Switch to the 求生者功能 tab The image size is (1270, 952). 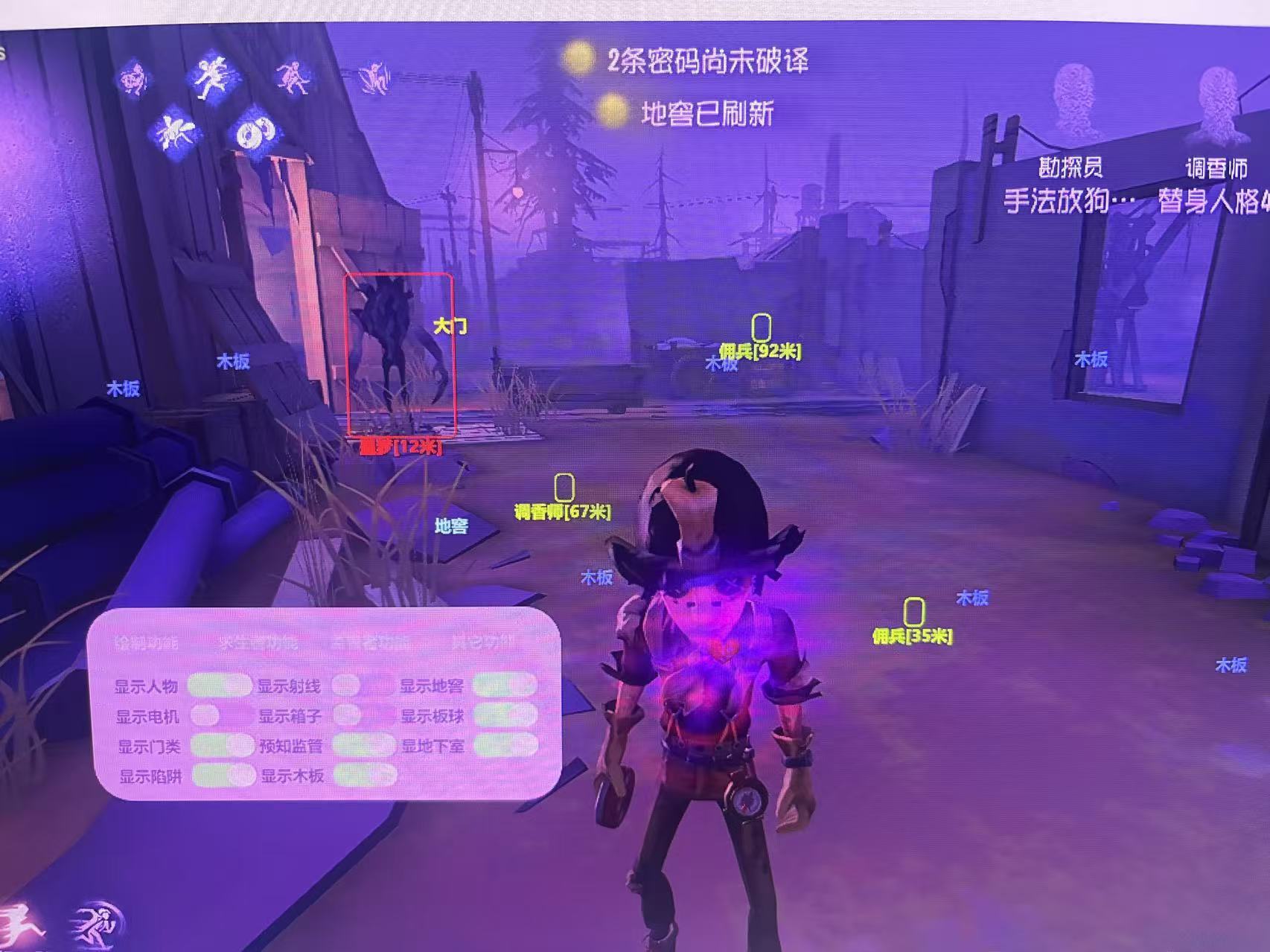click(x=259, y=642)
